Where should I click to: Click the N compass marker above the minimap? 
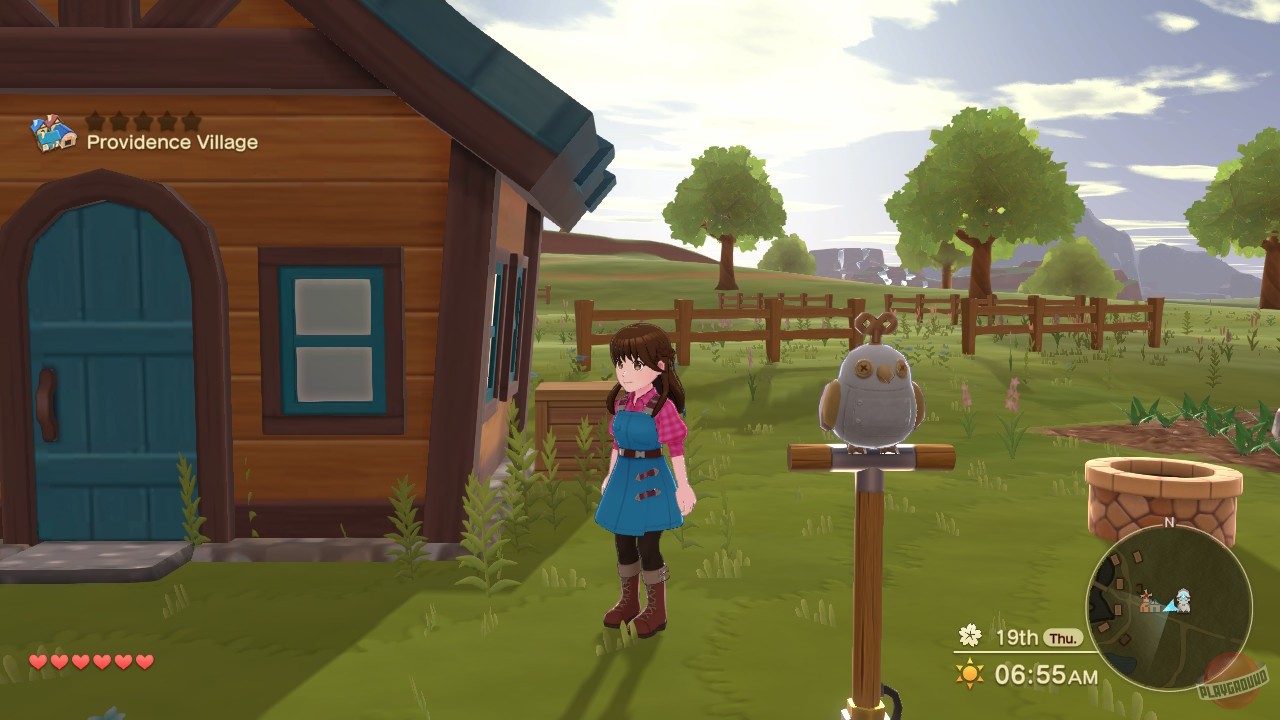point(1169,523)
